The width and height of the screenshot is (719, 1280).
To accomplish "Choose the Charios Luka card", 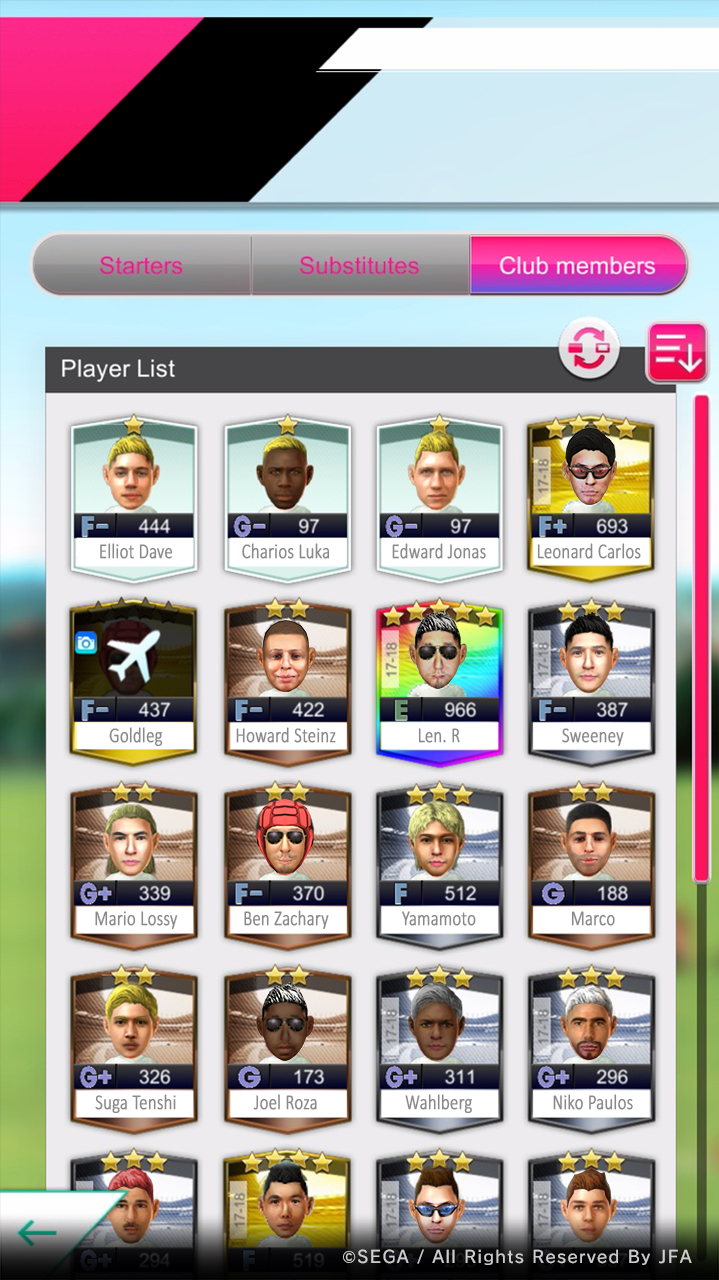I will pyautogui.click(x=287, y=497).
